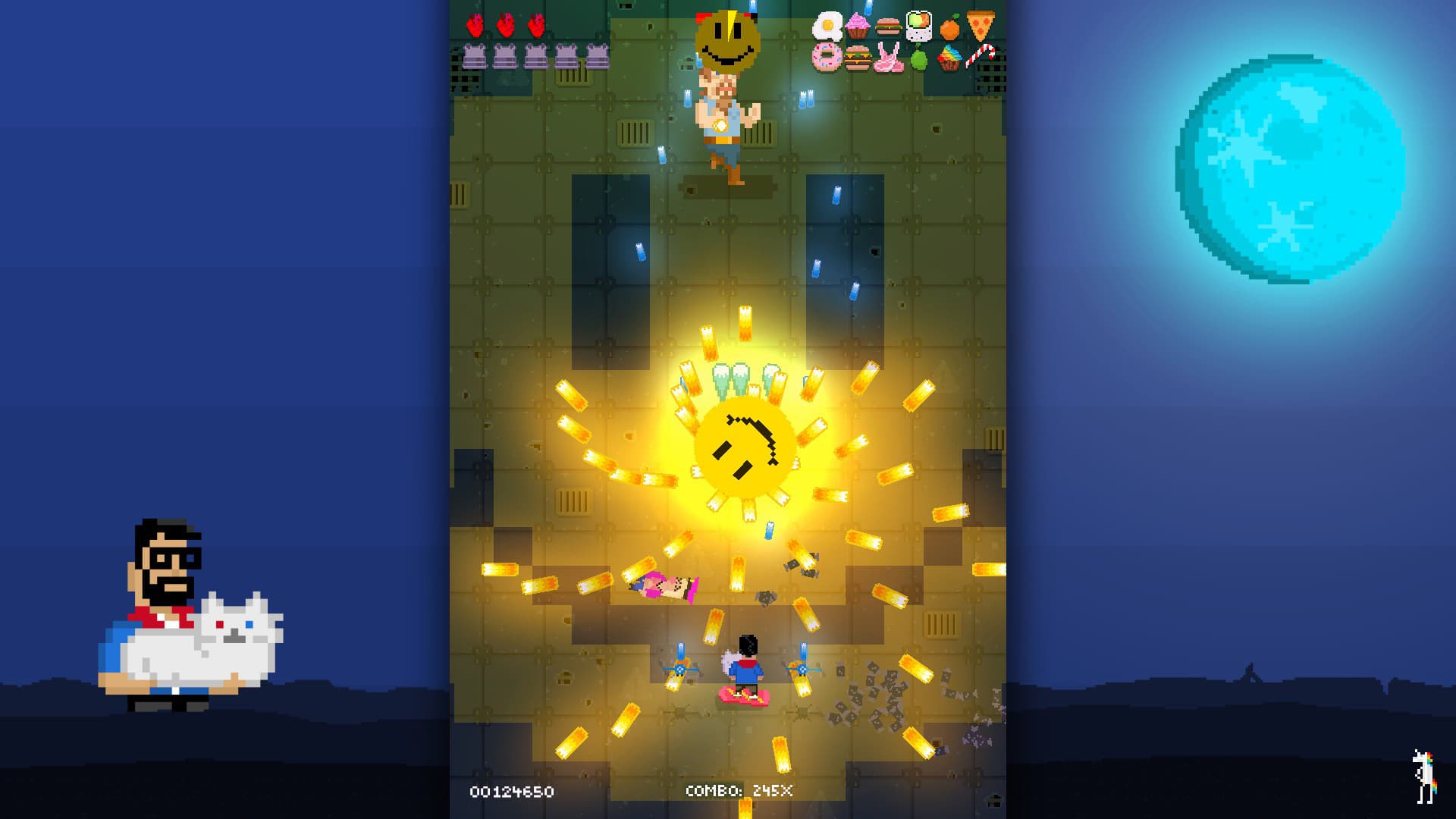
Task: Expand the food collection grid
Action: point(902,42)
